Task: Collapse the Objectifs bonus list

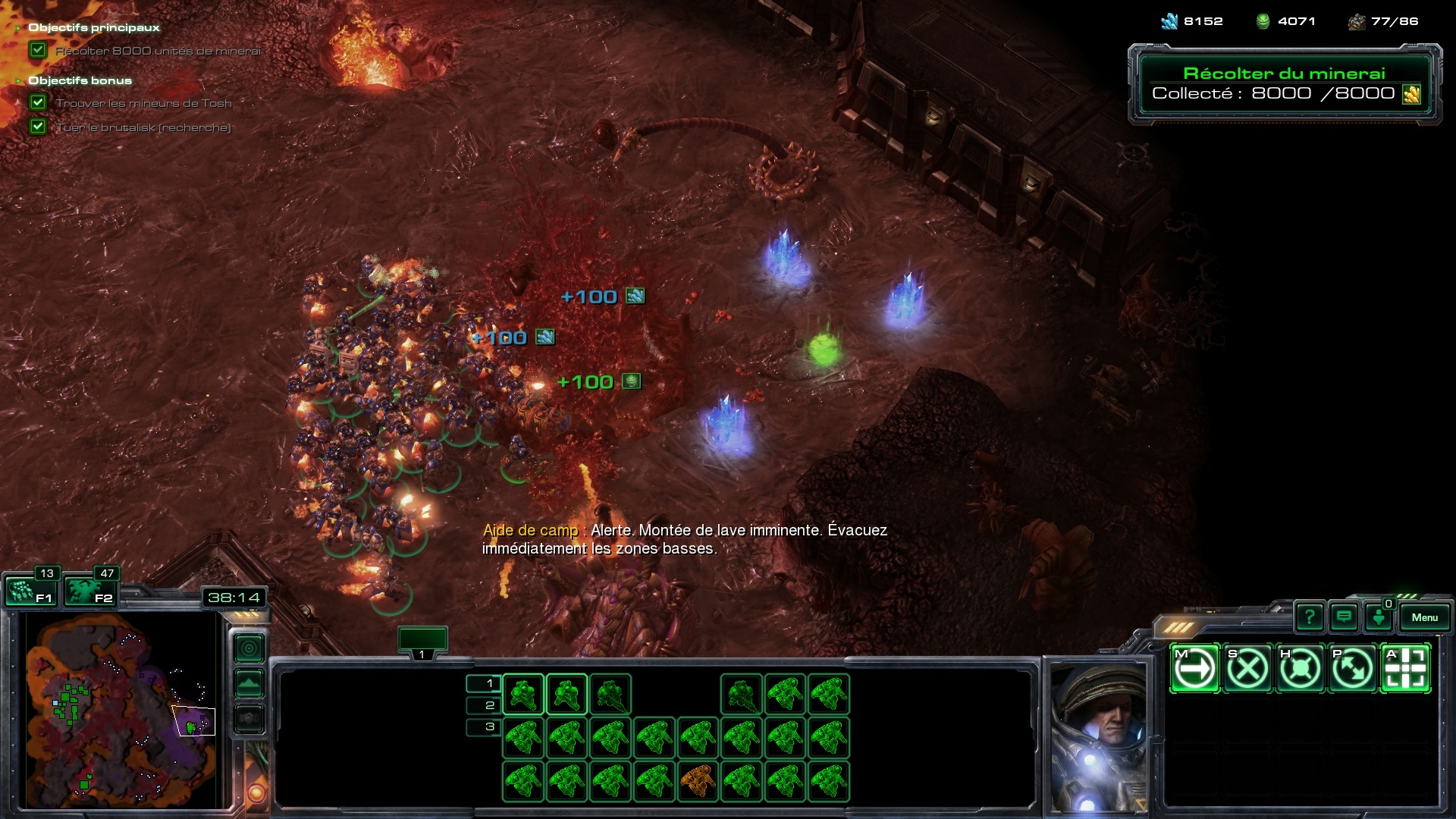Action: 18,80
